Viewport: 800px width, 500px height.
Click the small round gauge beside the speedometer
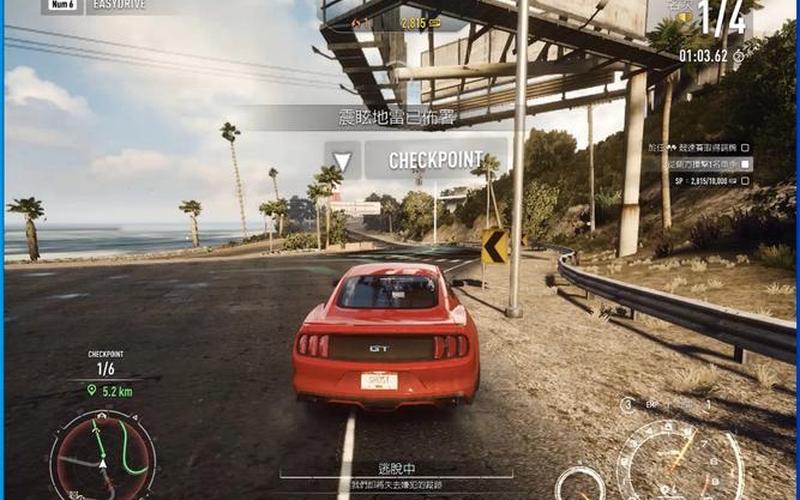[x=580, y=483]
